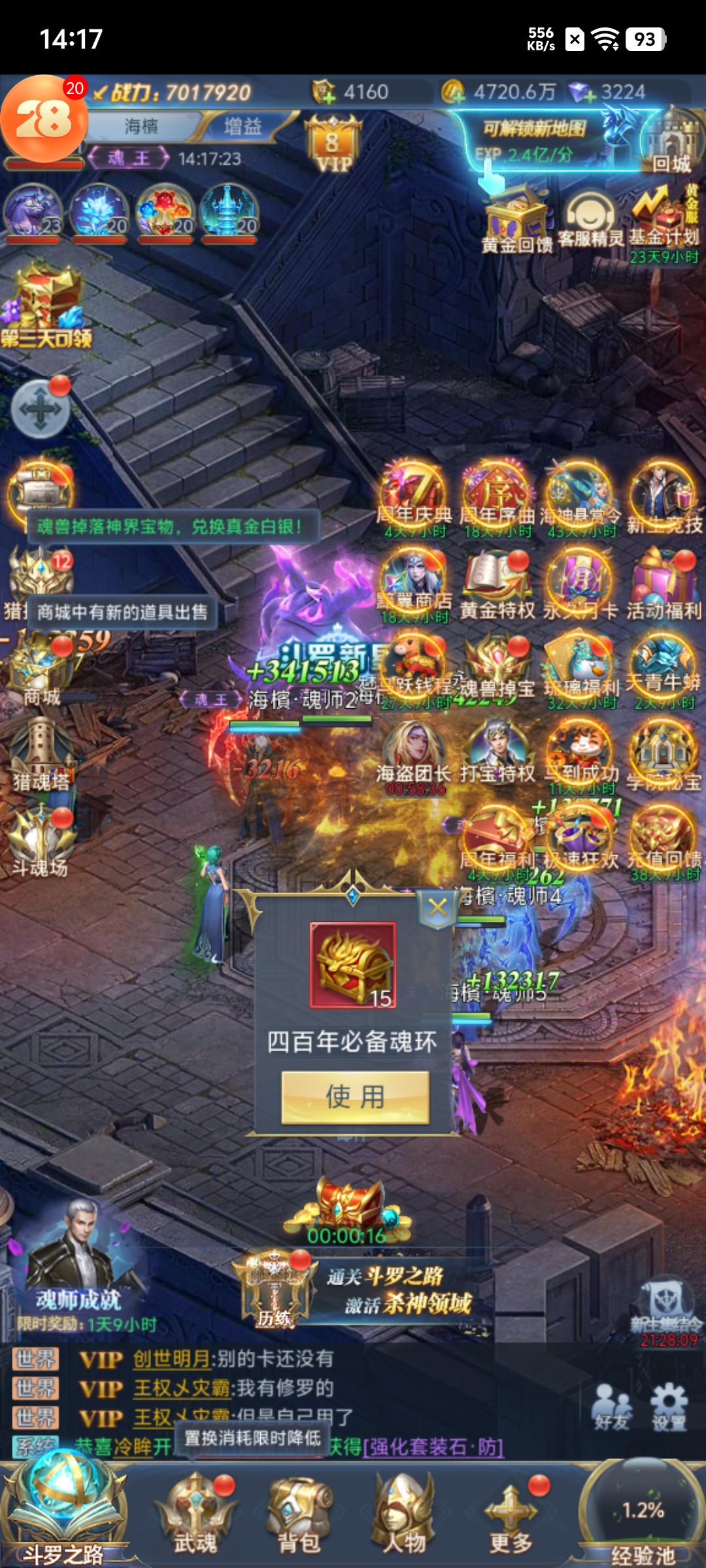Screen dimensions: 706x1568
Task: Open the 武魂 menu
Action: pyautogui.click(x=195, y=1512)
